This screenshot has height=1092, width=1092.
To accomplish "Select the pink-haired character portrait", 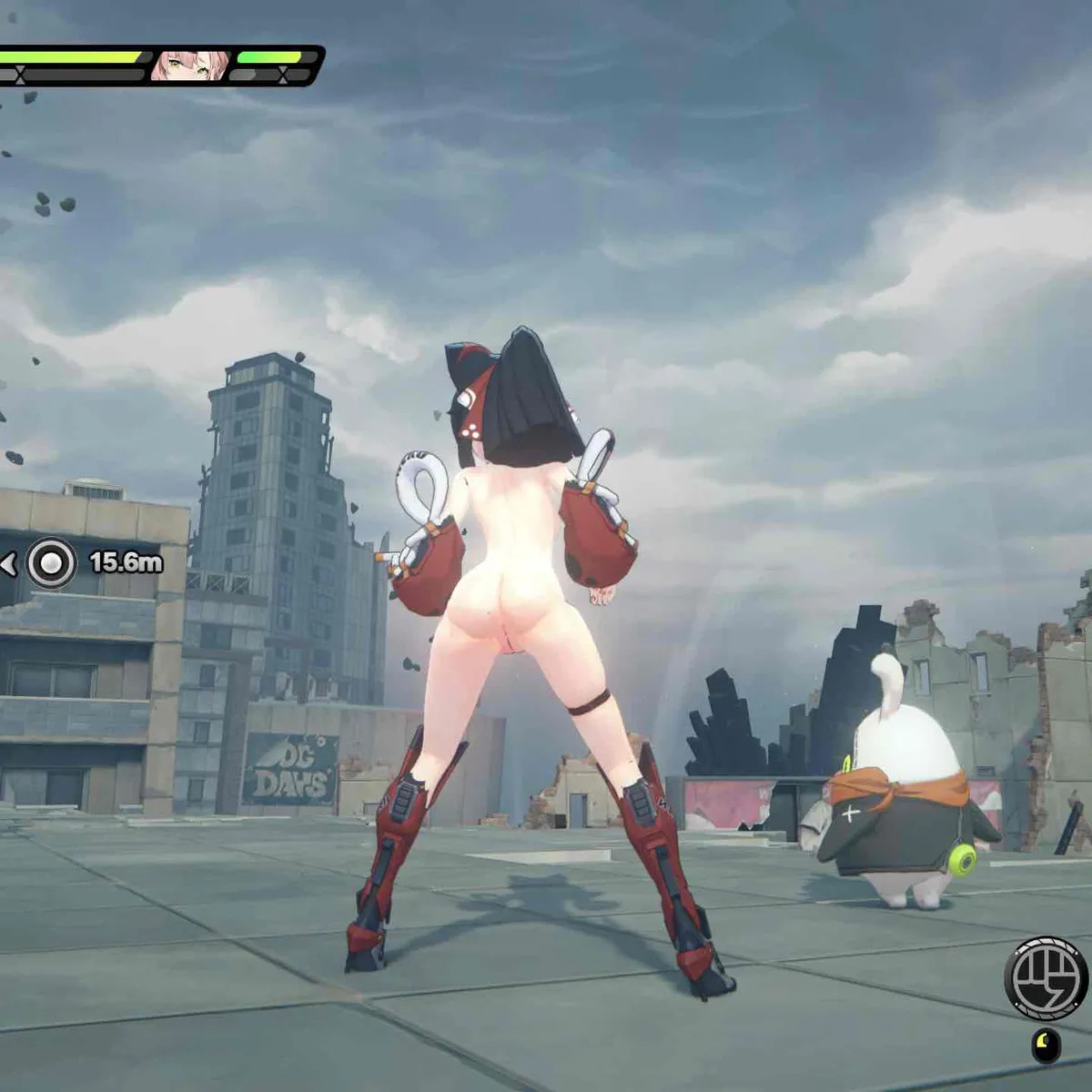I will point(188,66).
